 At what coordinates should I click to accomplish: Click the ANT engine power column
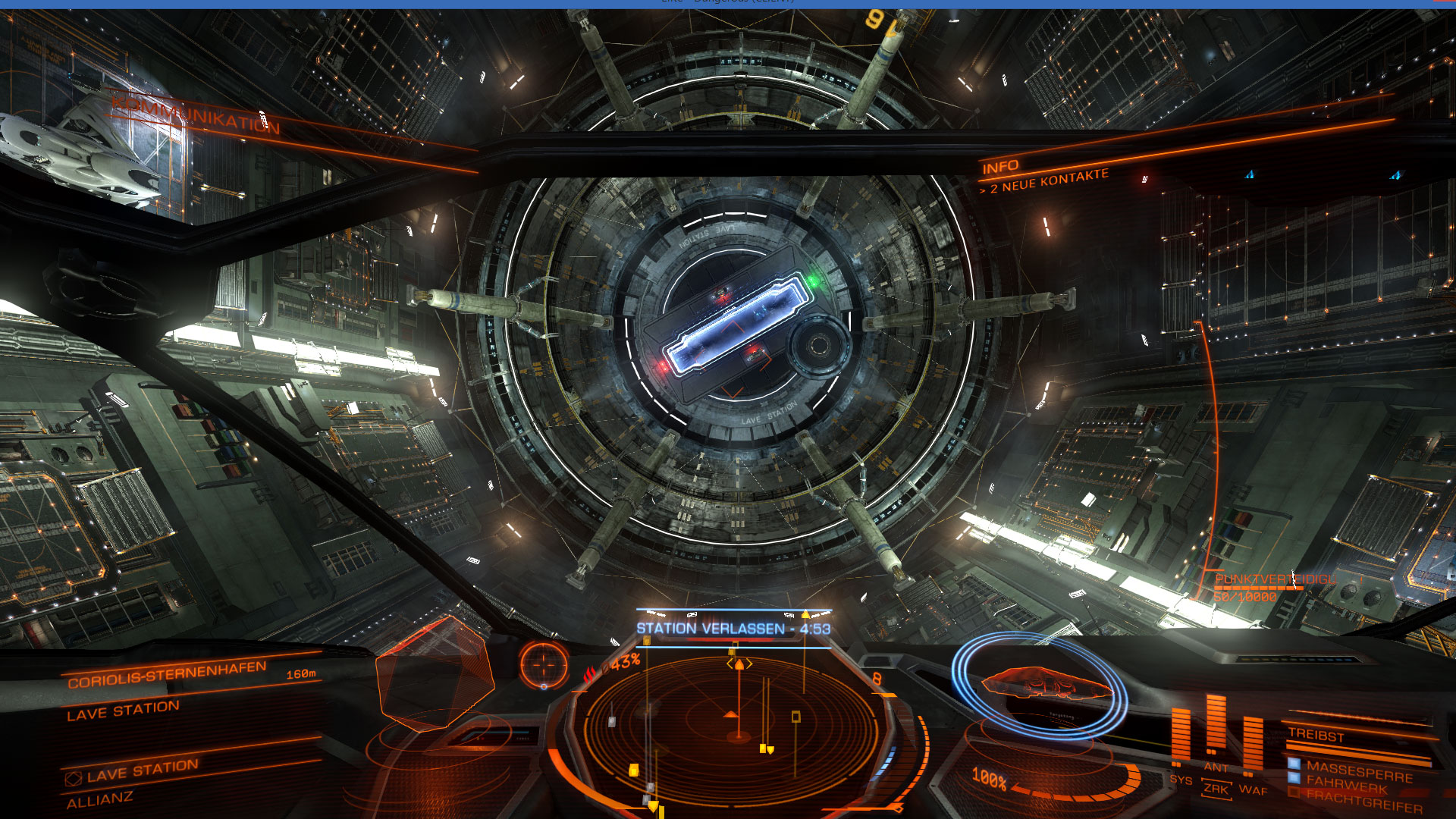[1216, 728]
